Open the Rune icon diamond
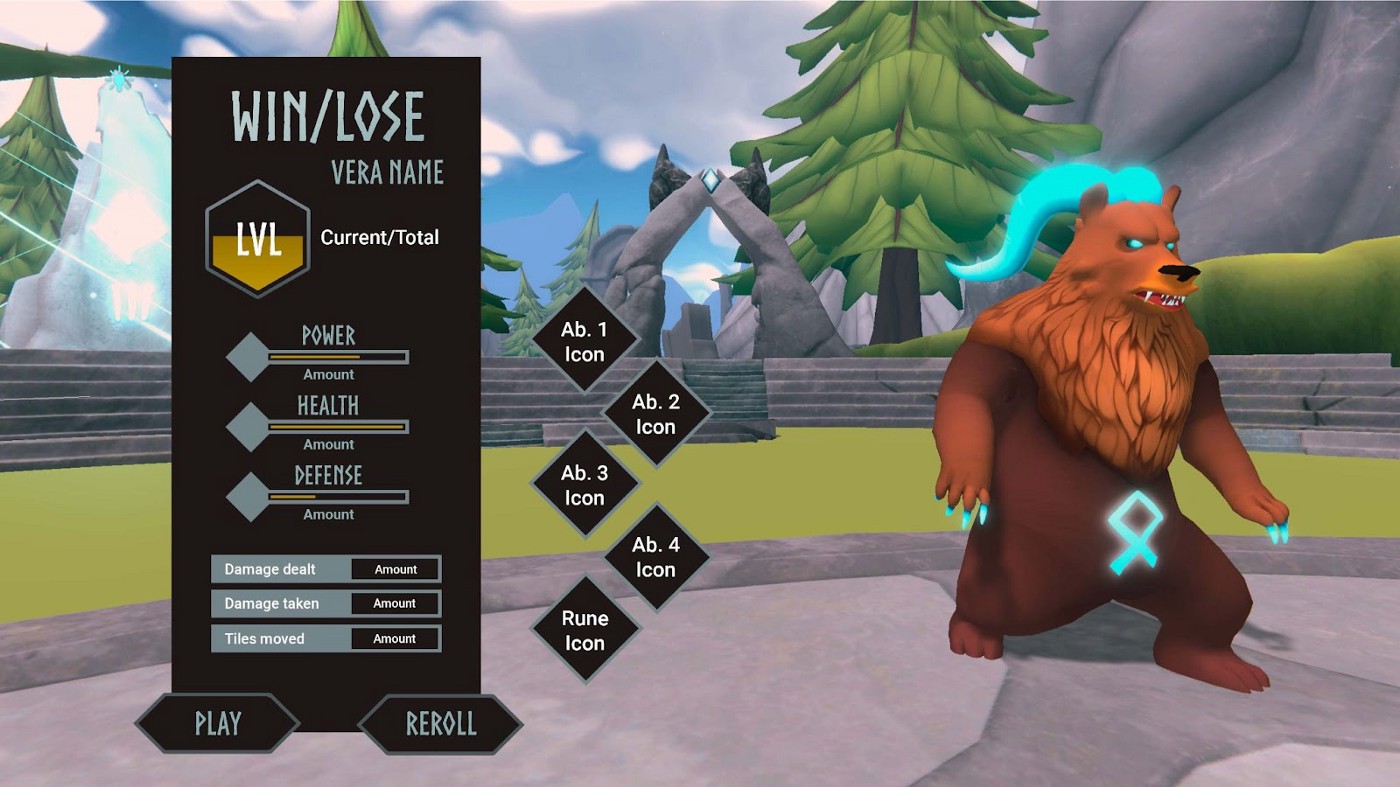The image size is (1400, 787). pos(584,630)
